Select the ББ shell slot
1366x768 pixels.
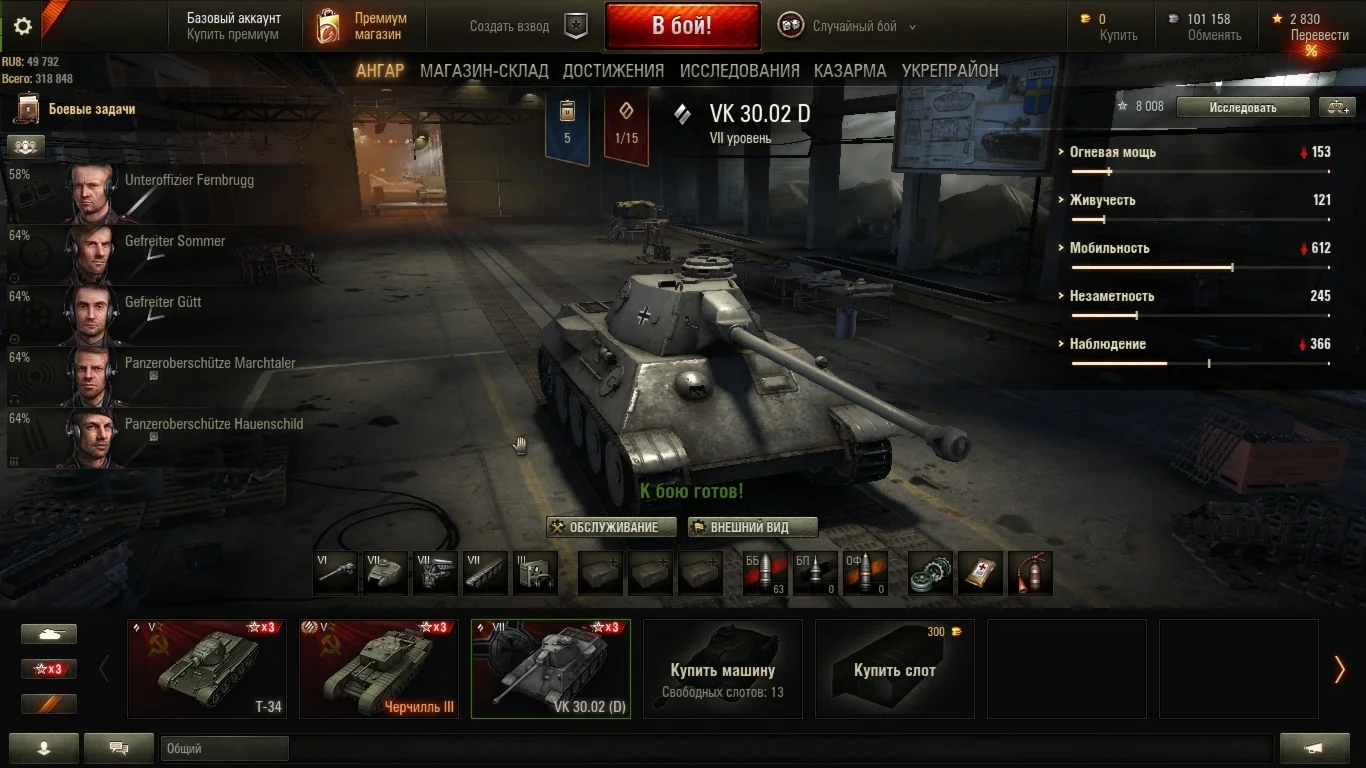click(765, 572)
